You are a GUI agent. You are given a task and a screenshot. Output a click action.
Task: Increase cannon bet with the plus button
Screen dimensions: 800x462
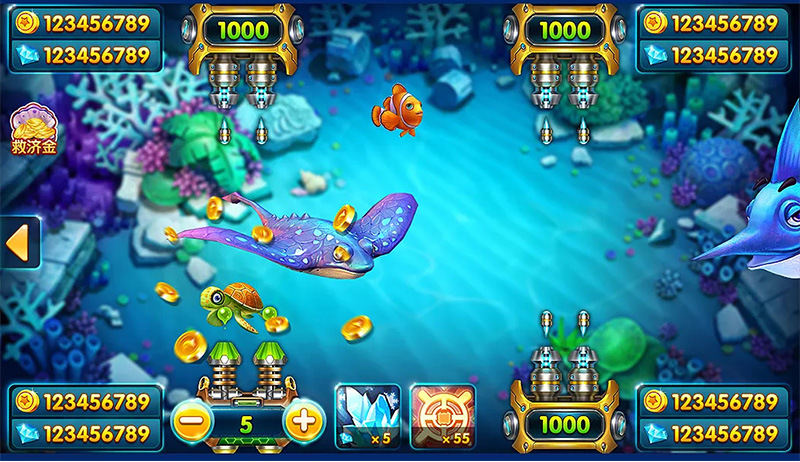point(304,421)
